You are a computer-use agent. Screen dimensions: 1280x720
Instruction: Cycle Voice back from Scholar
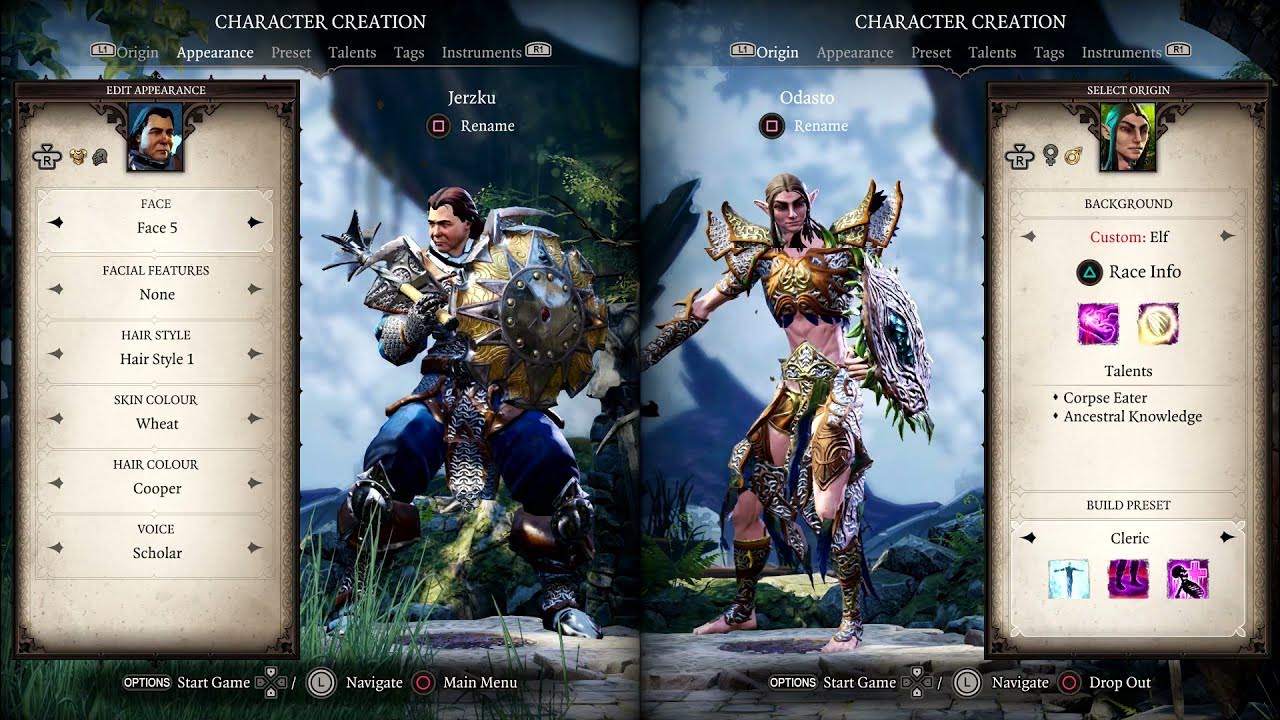(57, 548)
